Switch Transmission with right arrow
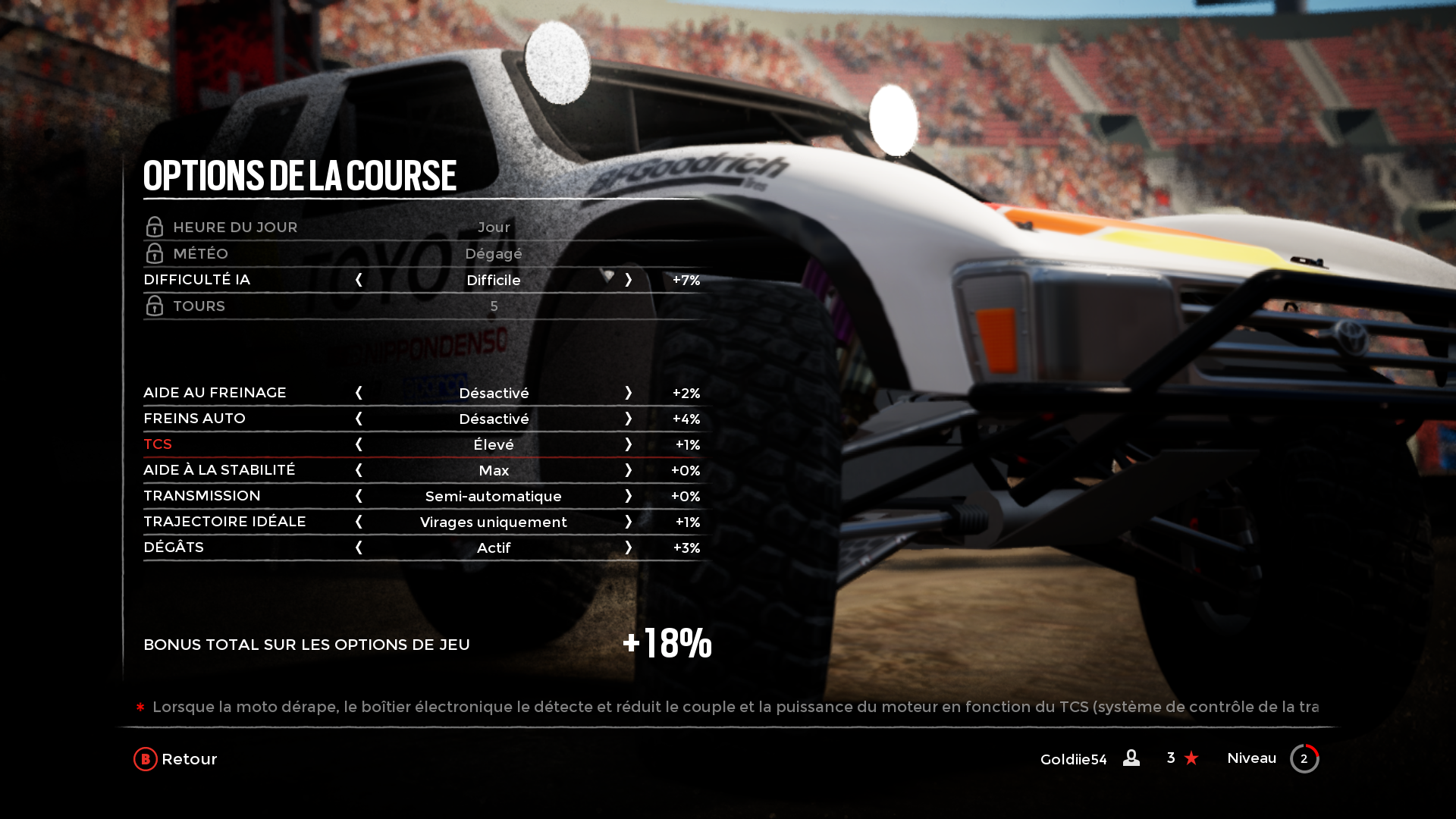Screen dimensions: 1456x819 coord(629,496)
